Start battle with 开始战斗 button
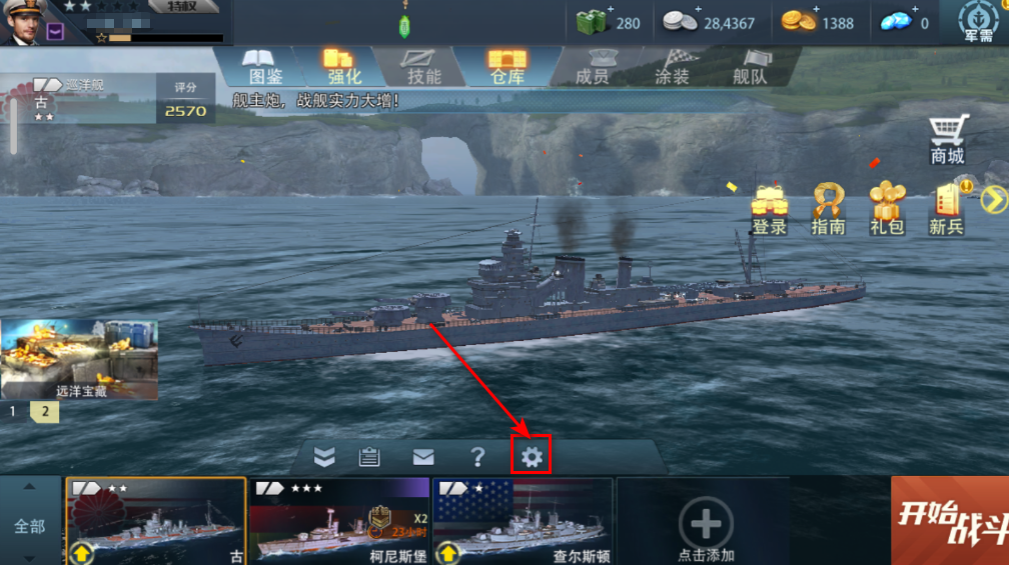 pyautogui.click(x=950, y=520)
